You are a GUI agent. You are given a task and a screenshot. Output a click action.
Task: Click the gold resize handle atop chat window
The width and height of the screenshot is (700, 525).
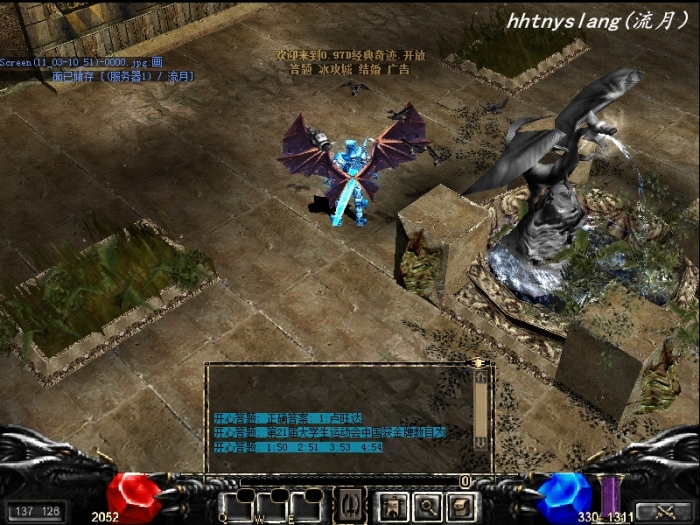(479, 363)
